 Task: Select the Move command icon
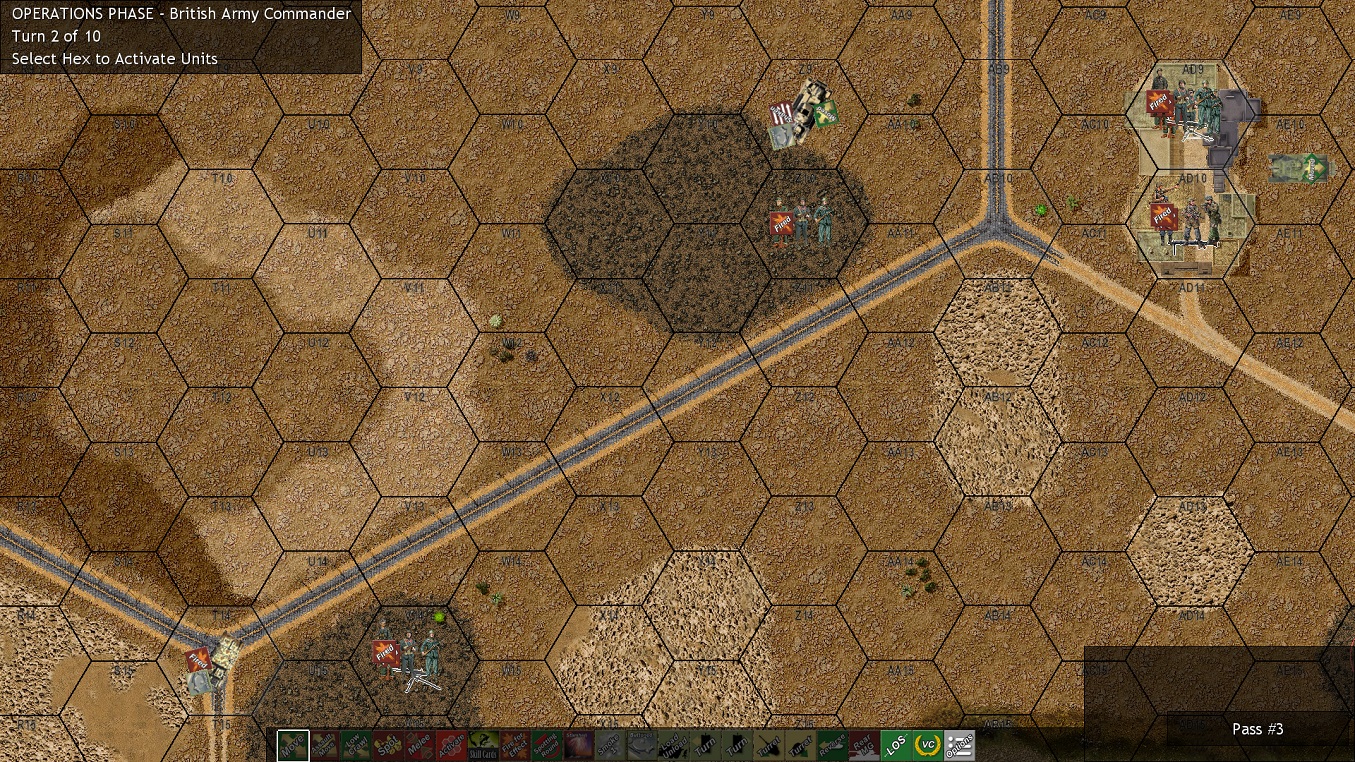pyautogui.click(x=293, y=744)
